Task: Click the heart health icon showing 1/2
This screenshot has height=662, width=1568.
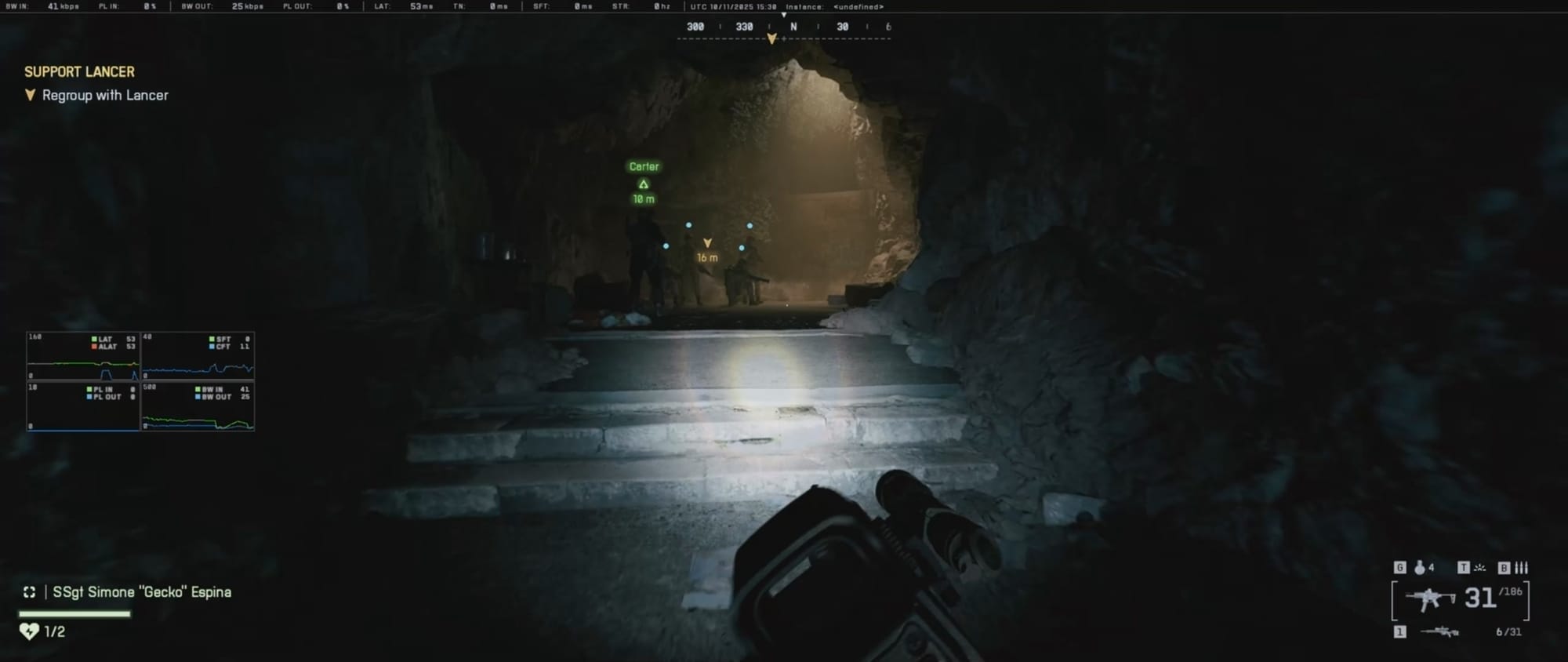Action: [30, 629]
